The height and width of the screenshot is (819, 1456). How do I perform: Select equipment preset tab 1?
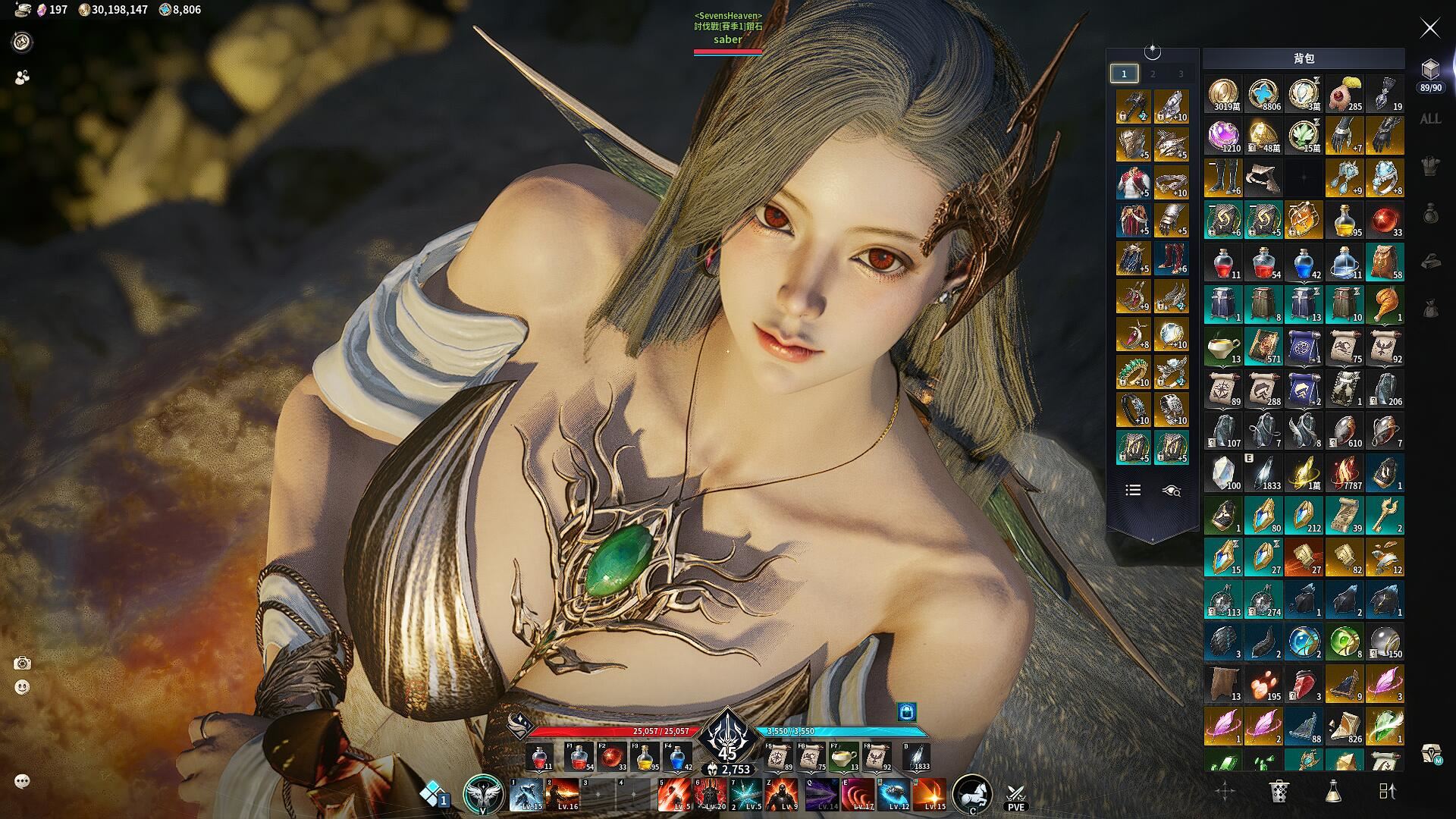tap(1124, 74)
